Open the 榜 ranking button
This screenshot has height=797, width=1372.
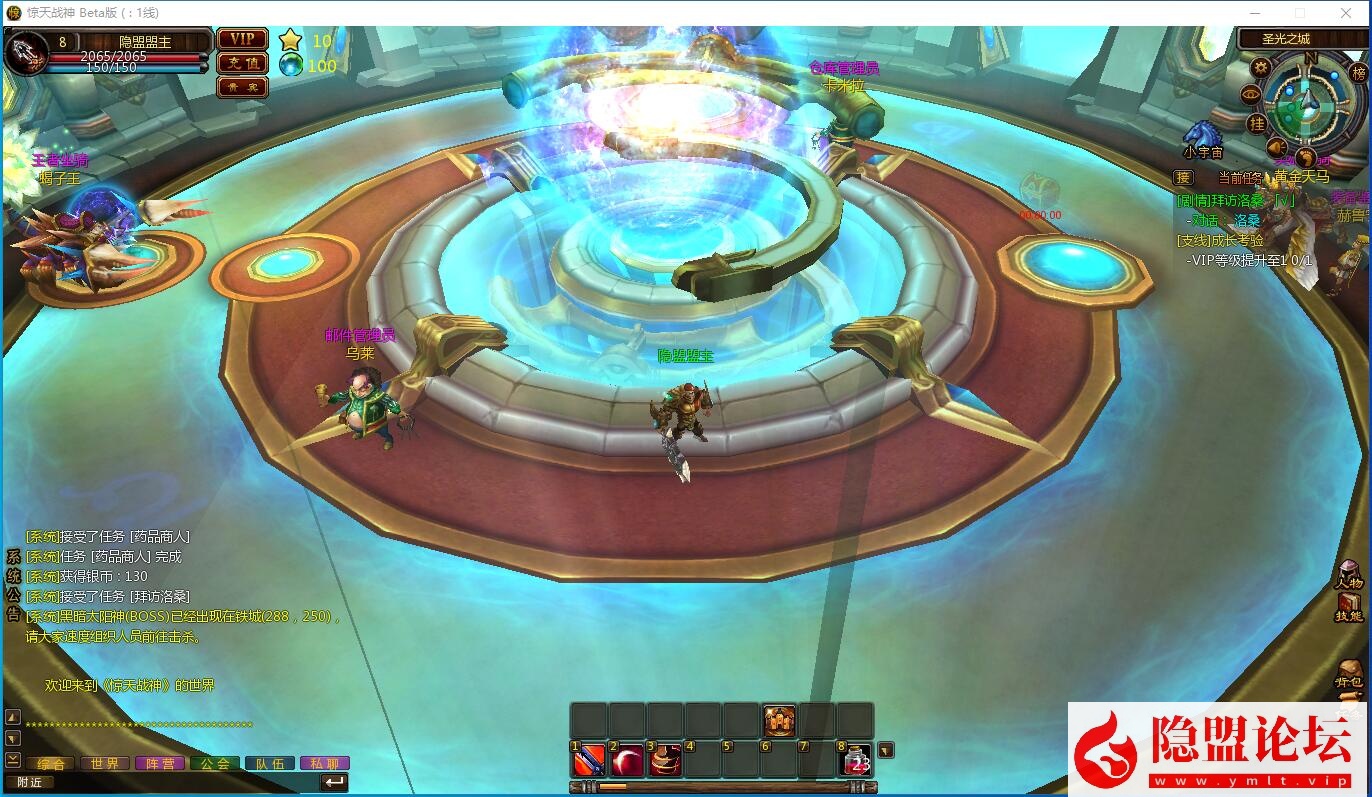click(x=1358, y=72)
